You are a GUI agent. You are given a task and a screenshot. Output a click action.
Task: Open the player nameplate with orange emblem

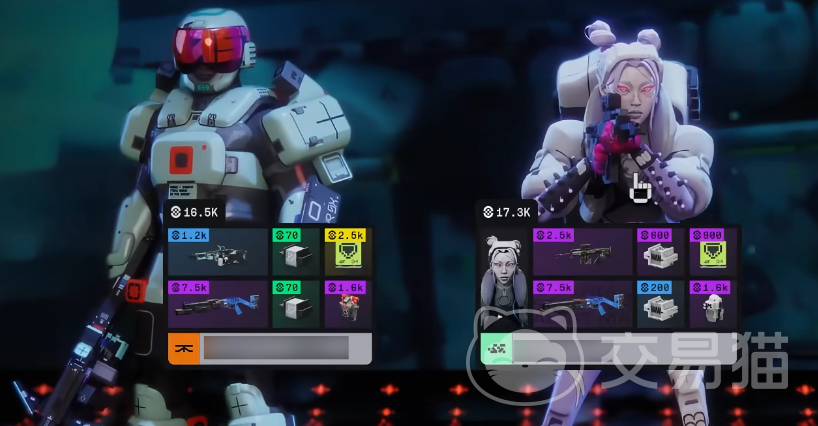270,347
